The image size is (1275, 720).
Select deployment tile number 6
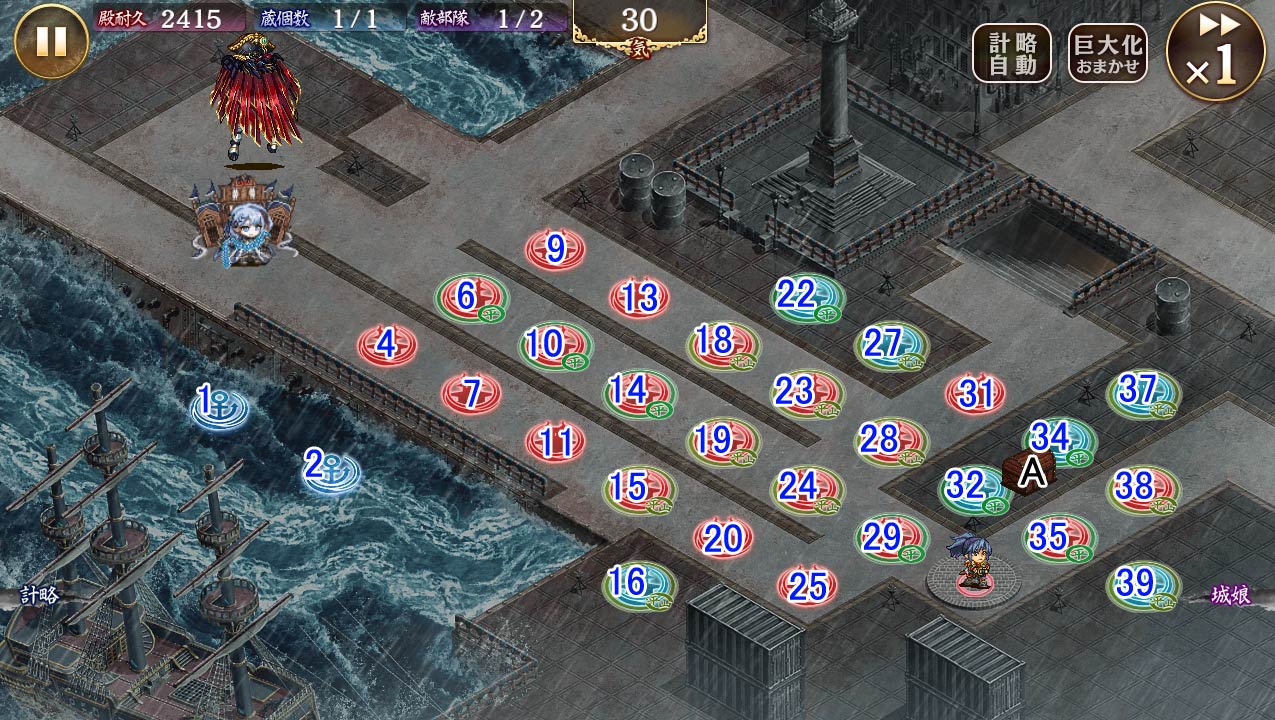(471, 297)
